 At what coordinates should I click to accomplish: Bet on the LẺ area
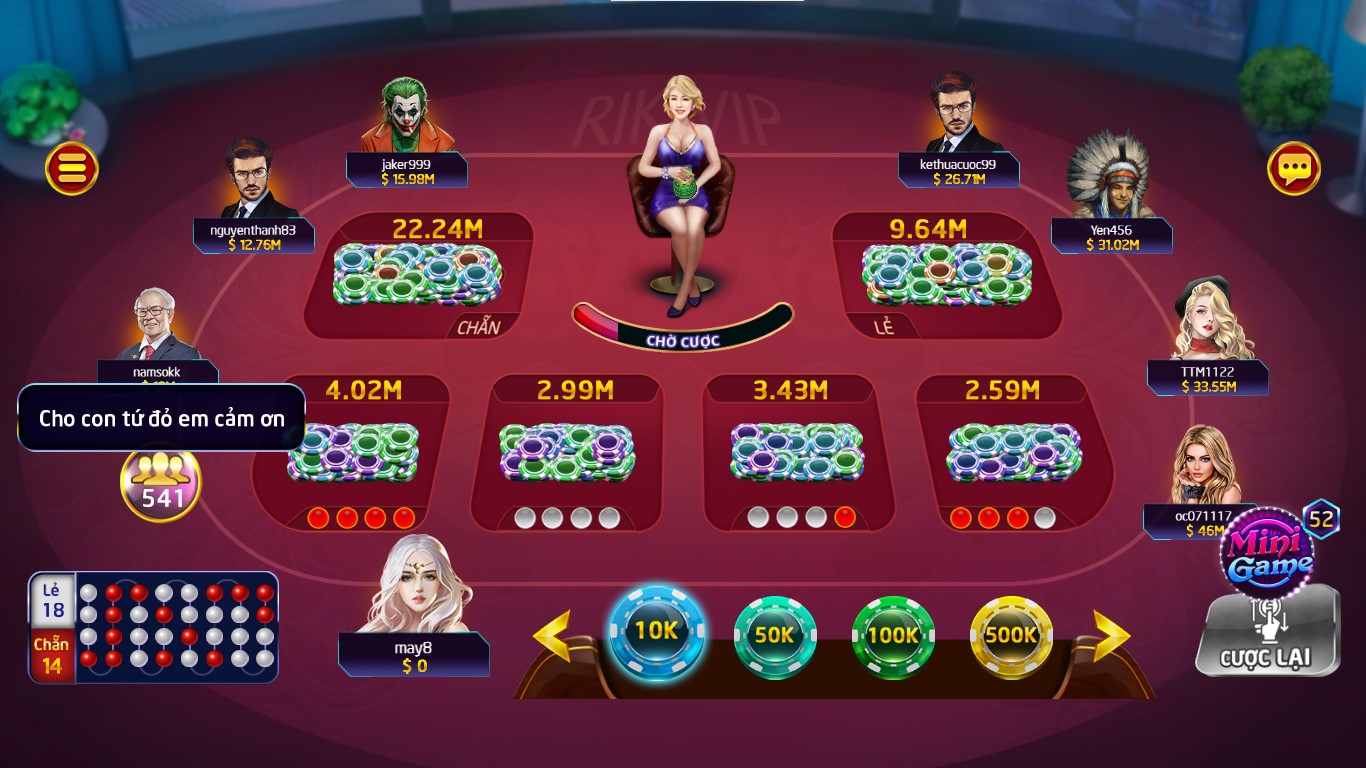(946, 276)
